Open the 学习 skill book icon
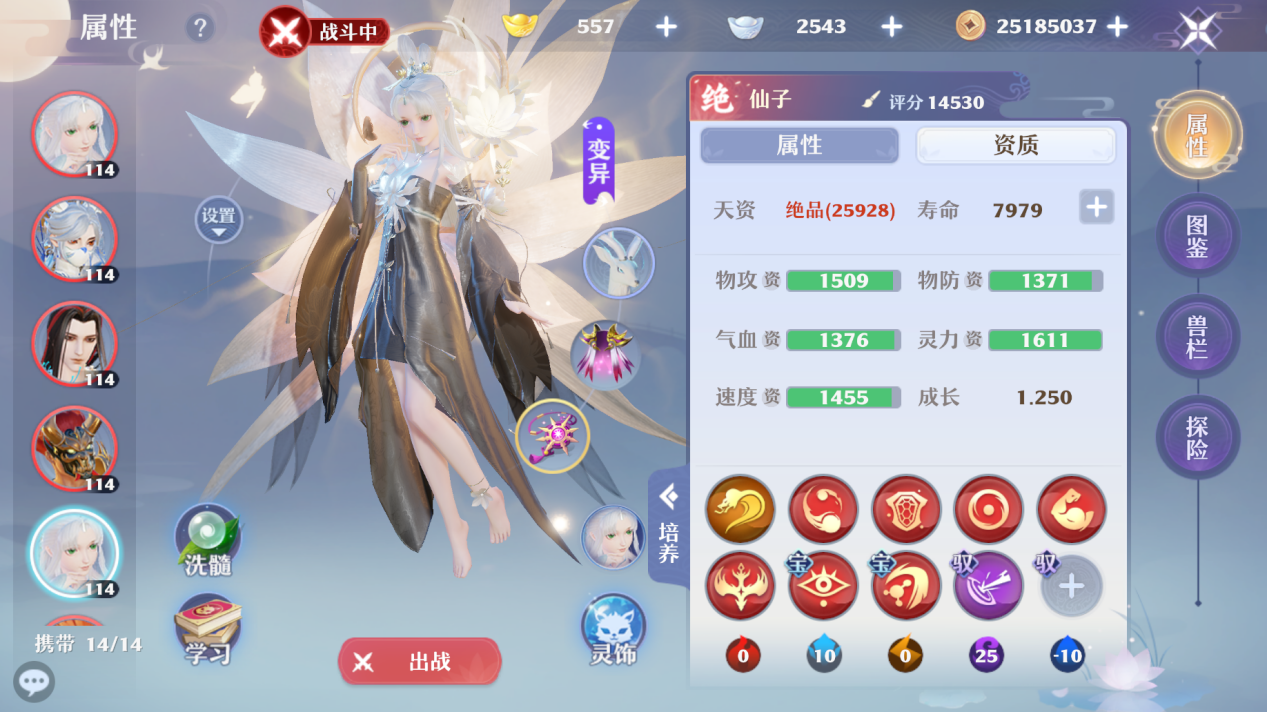 tap(208, 630)
